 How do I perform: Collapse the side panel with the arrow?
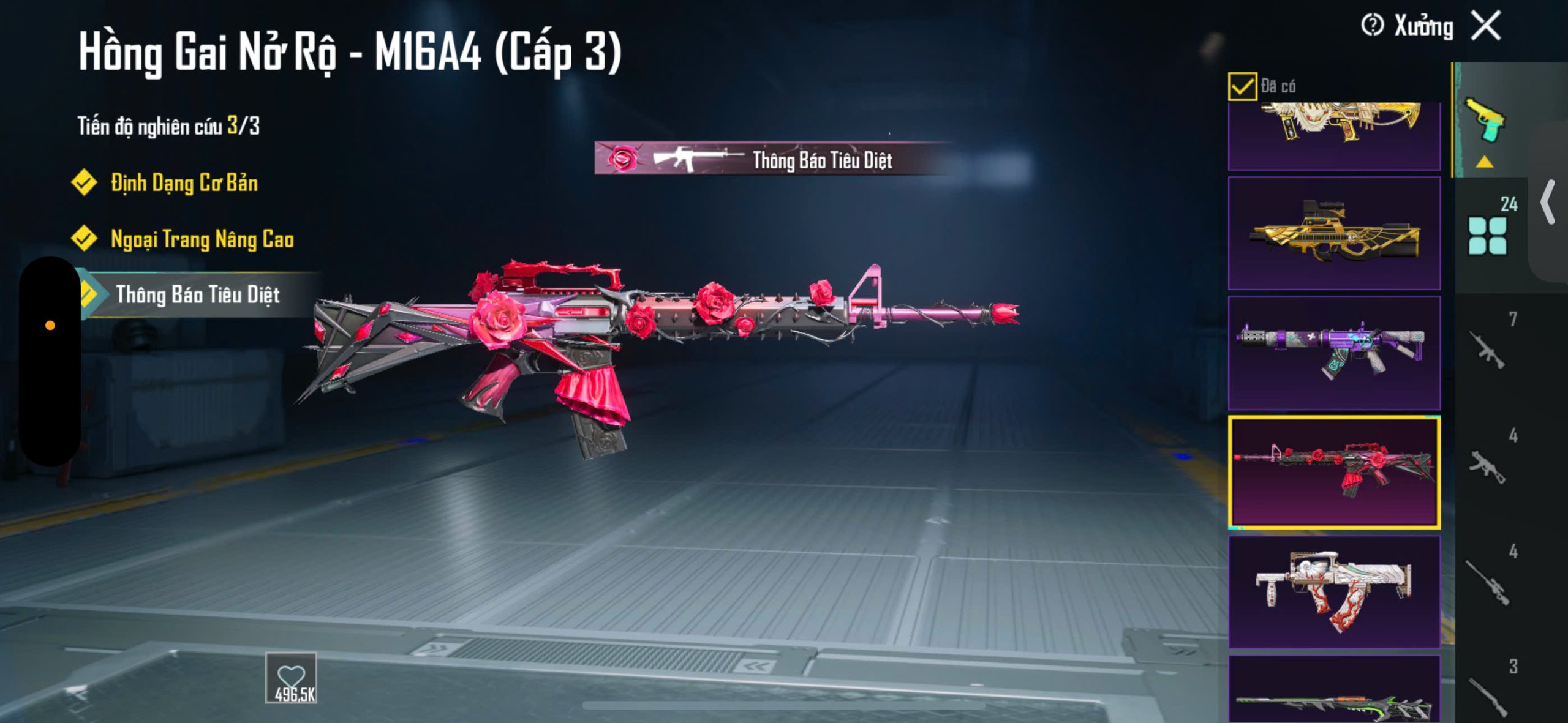pos(1548,202)
